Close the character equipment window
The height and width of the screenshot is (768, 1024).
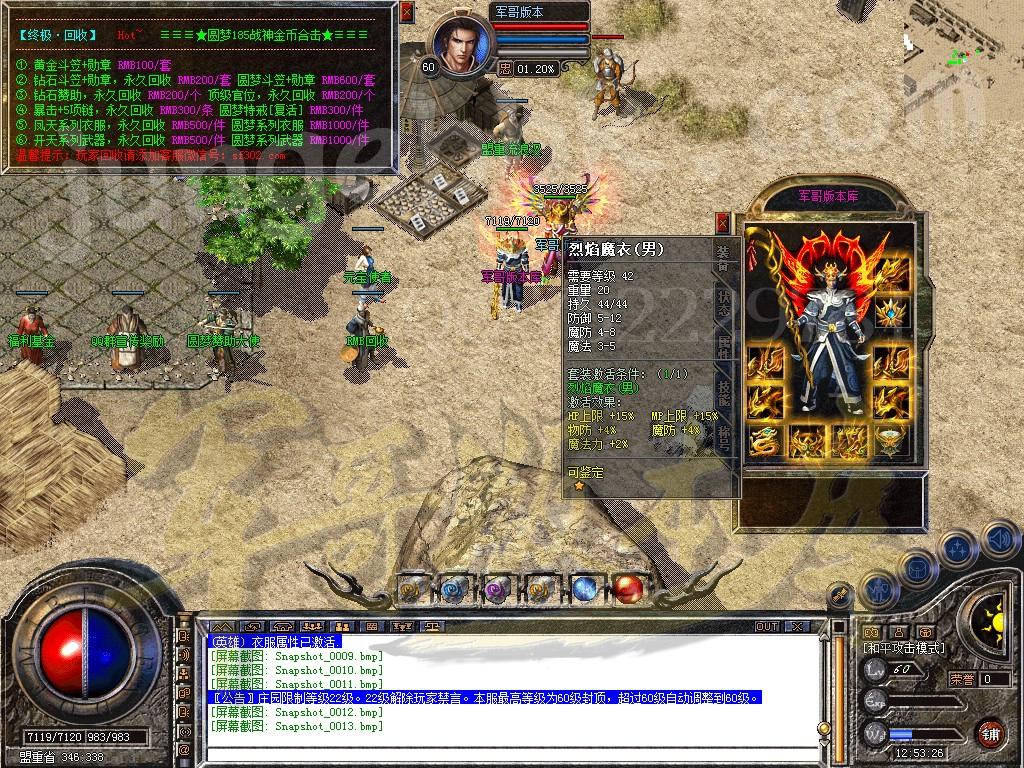click(x=723, y=223)
